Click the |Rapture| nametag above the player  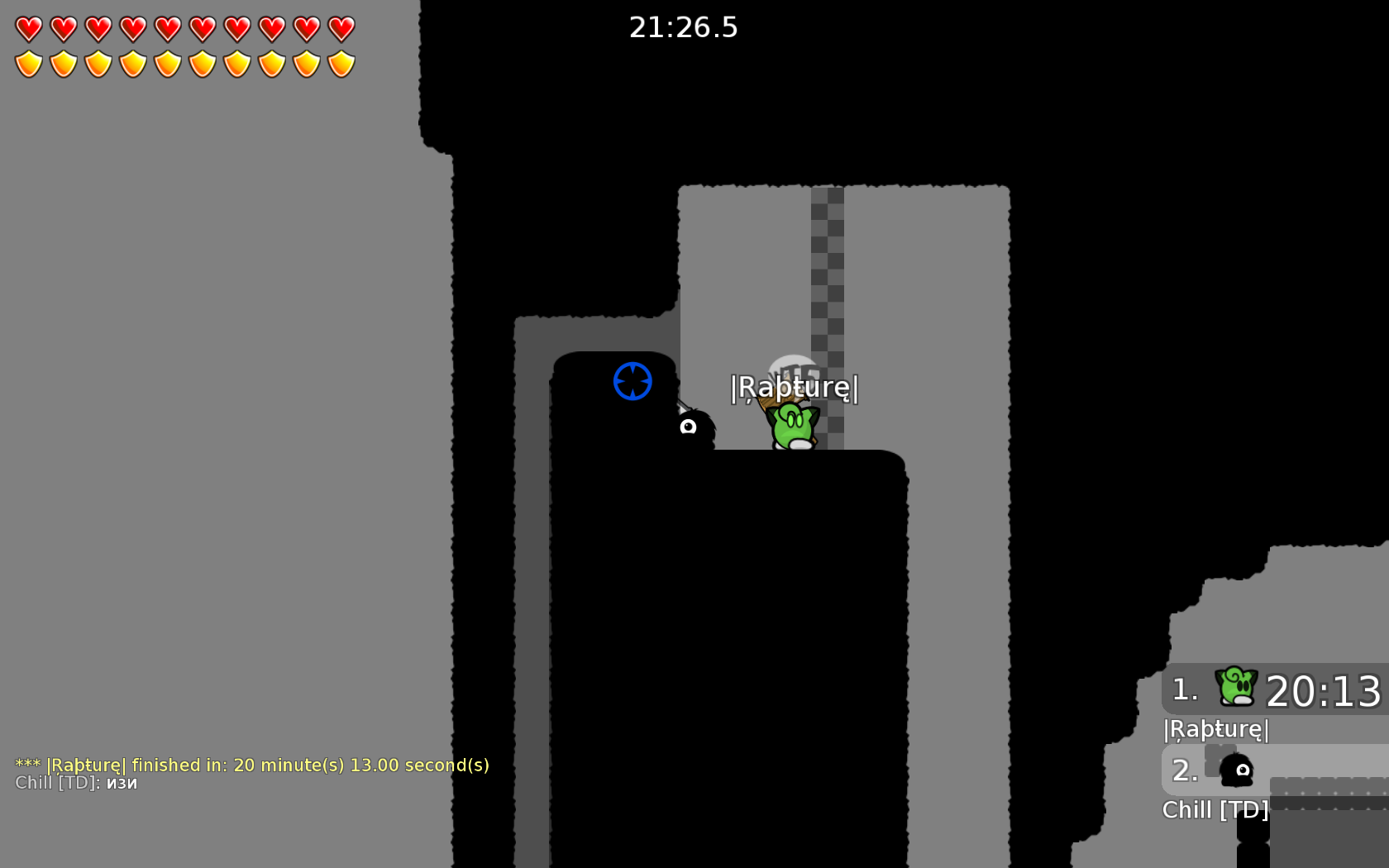[x=795, y=389]
